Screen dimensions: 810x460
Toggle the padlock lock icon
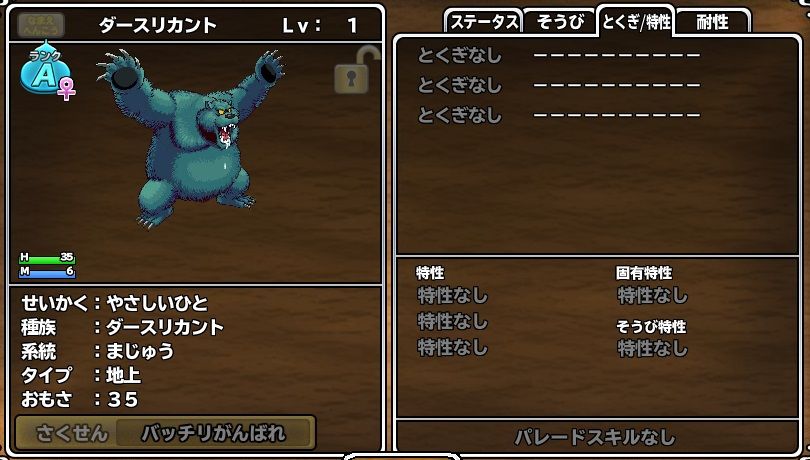351,72
